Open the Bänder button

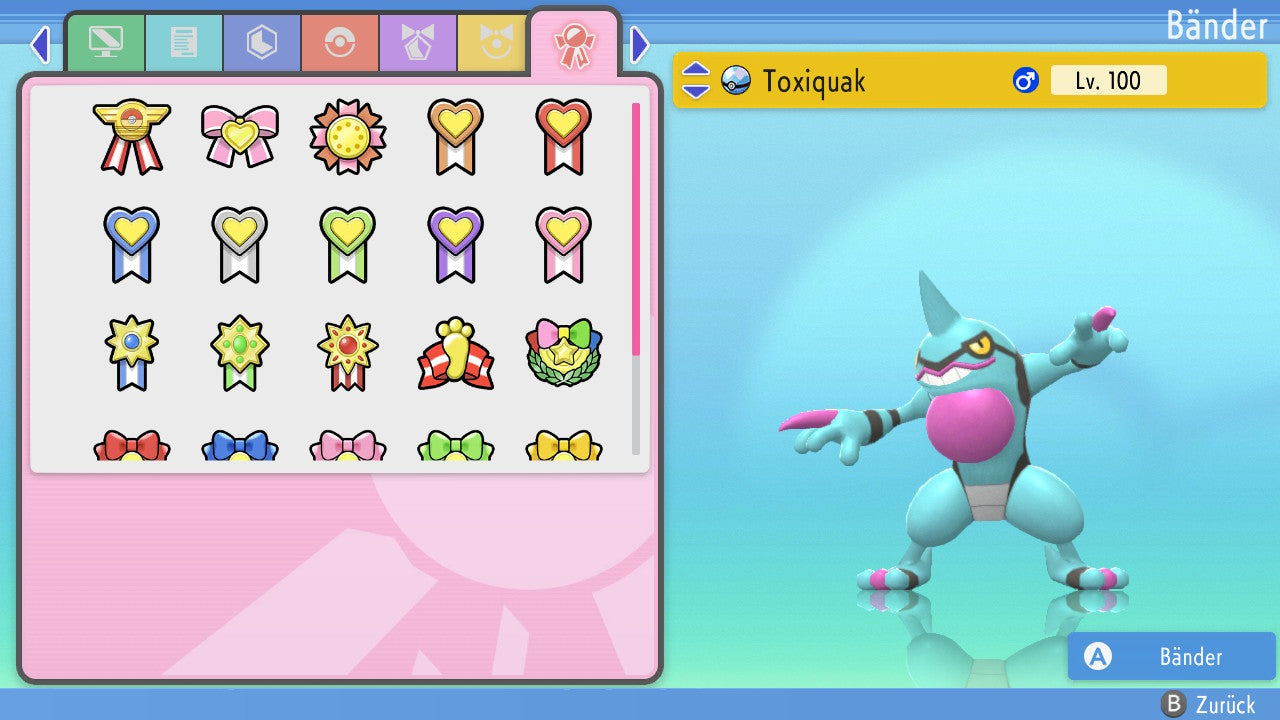pos(1171,656)
